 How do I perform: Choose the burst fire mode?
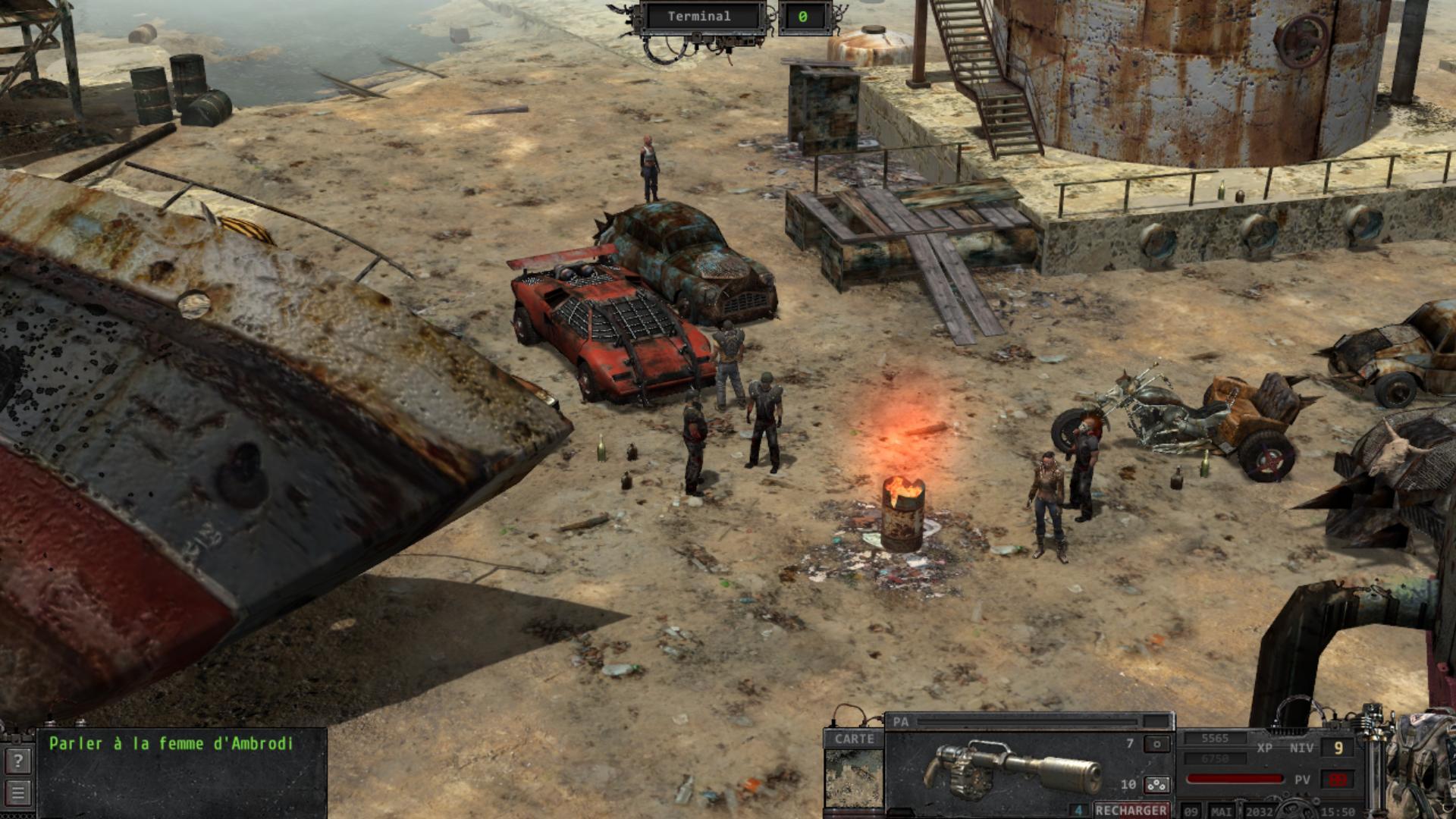(1156, 784)
